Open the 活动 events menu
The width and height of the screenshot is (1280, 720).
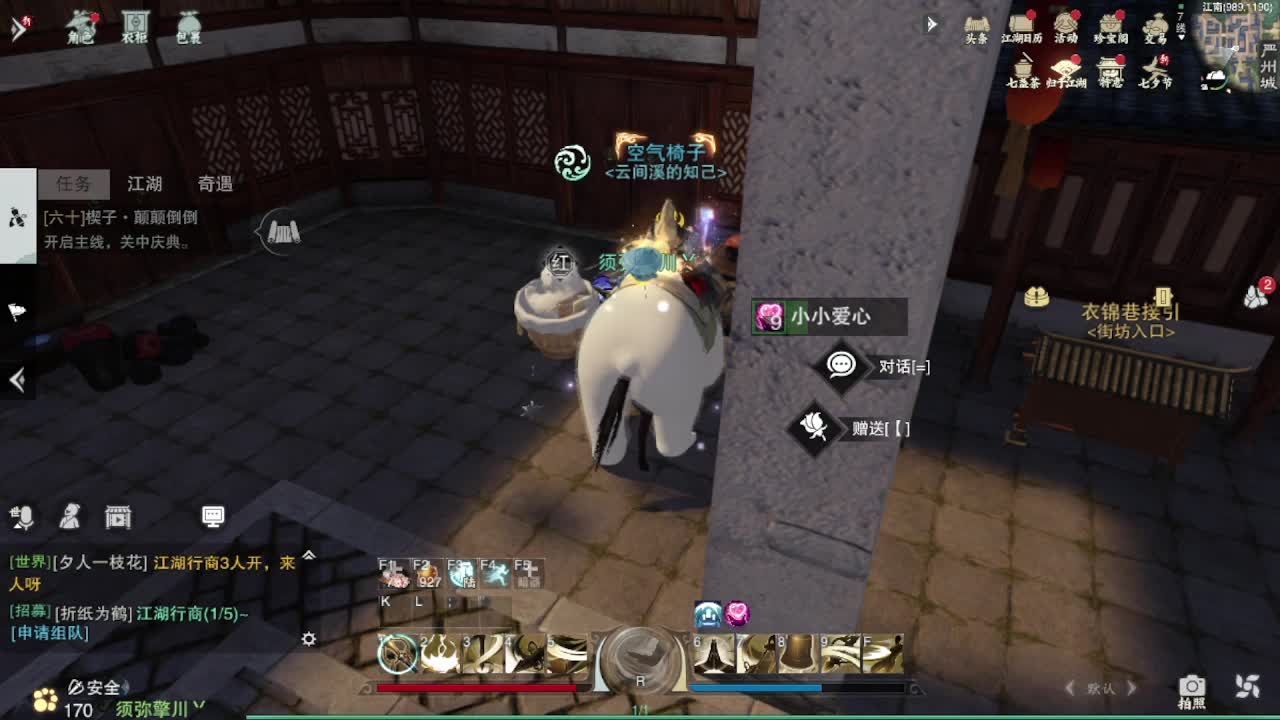click(1066, 27)
